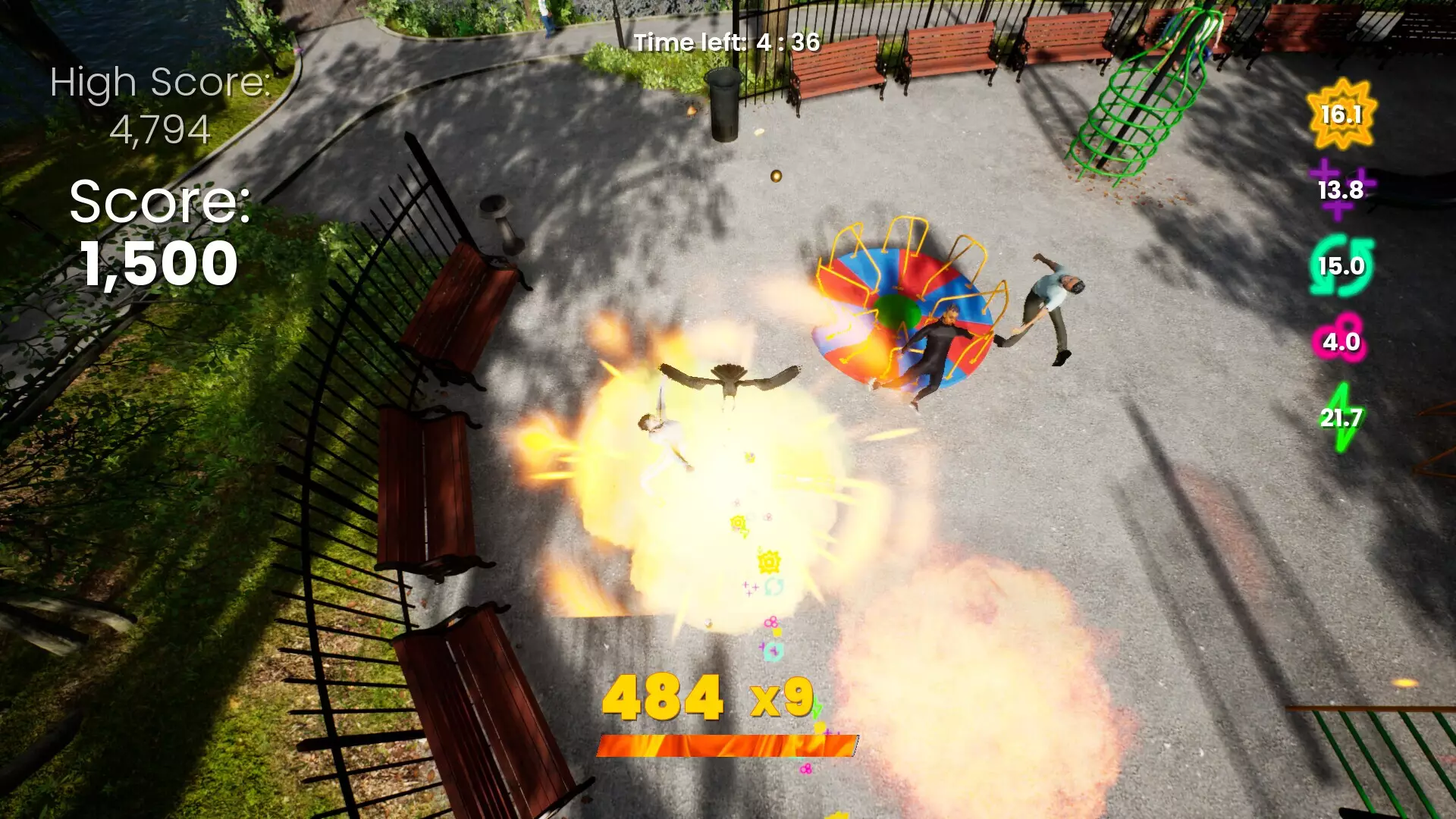Click the Time left countdown text
The height and width of the screenshot is (819, 1456).
coord(728,42)
